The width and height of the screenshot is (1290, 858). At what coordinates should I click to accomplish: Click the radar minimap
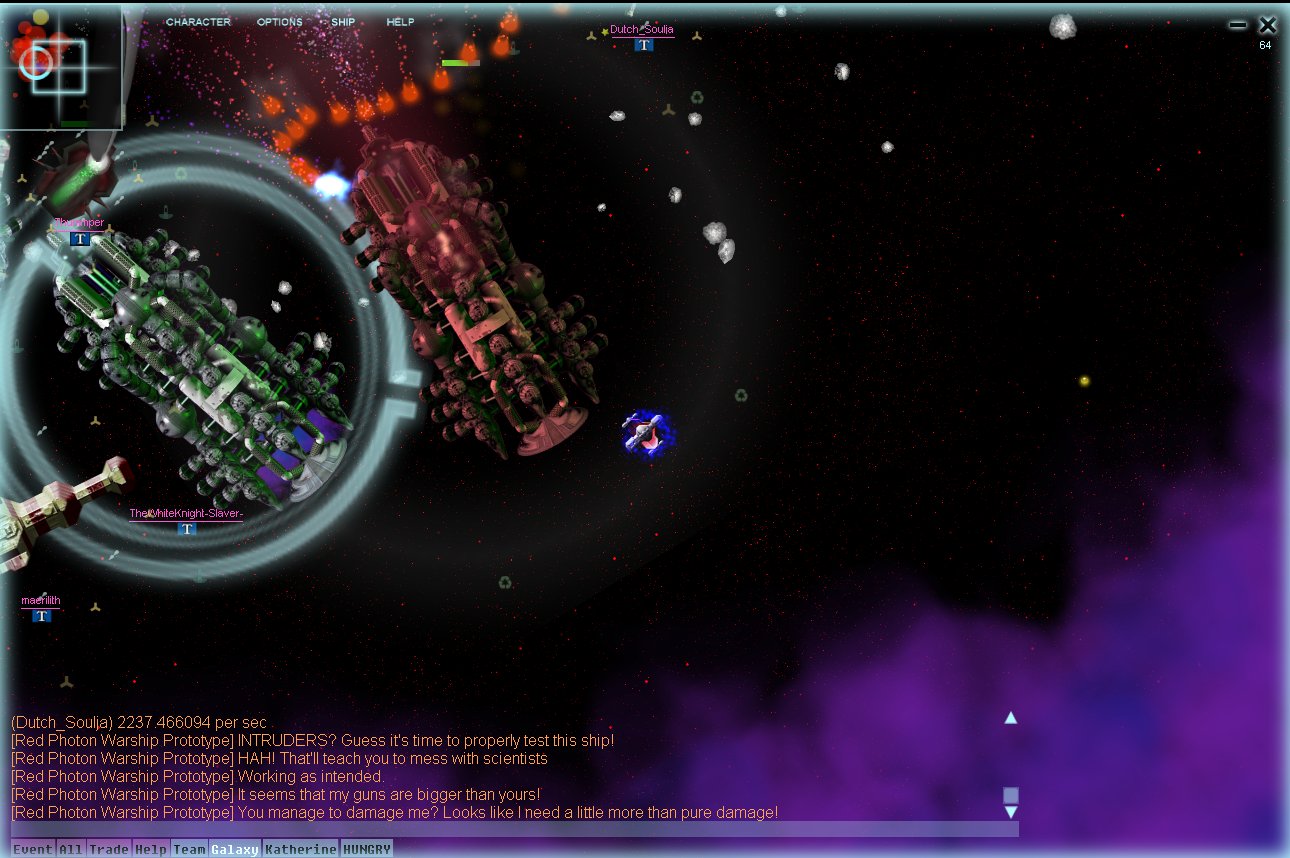pos(61,66)
